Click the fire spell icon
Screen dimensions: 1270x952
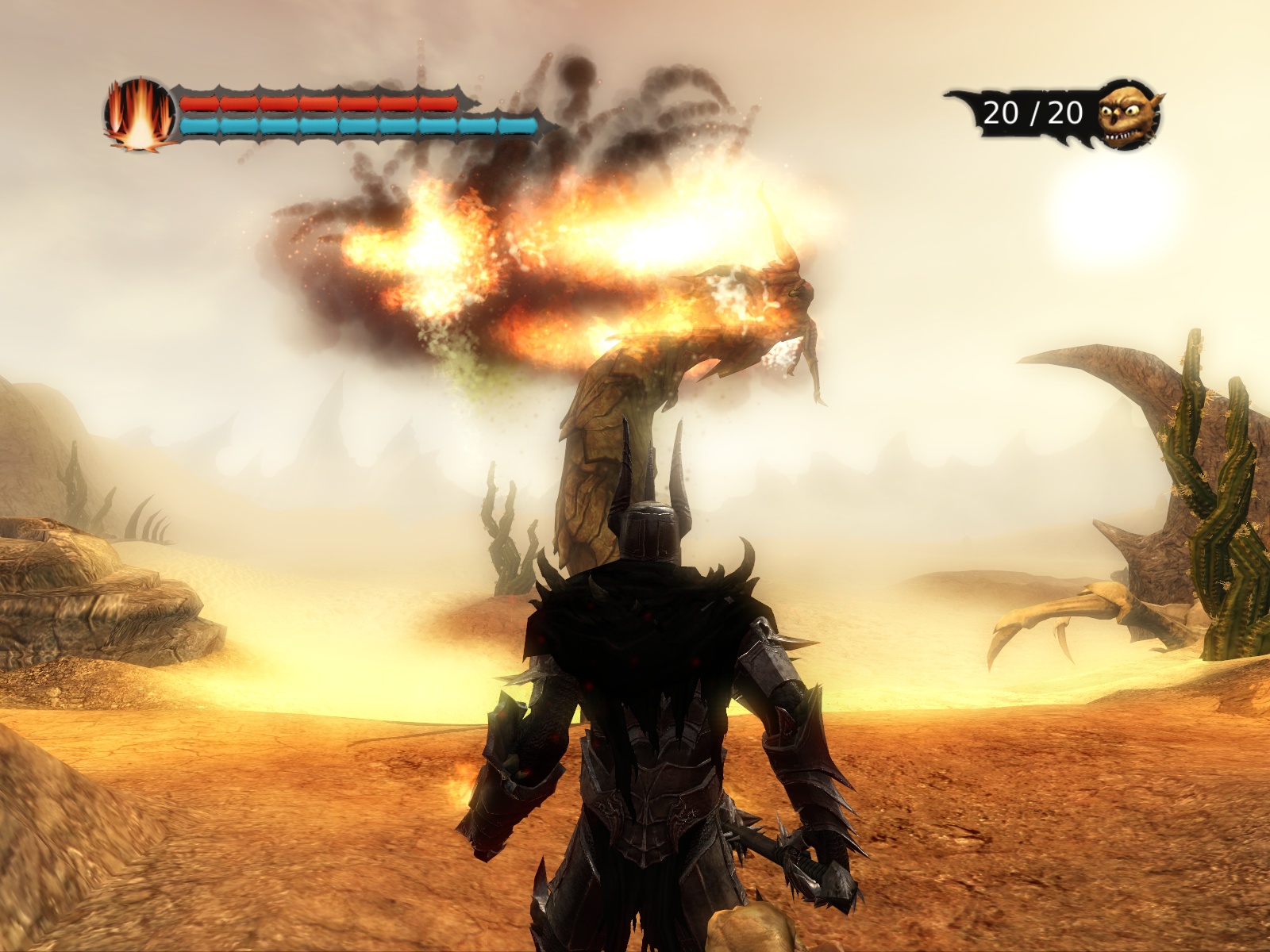coord(140,113)
